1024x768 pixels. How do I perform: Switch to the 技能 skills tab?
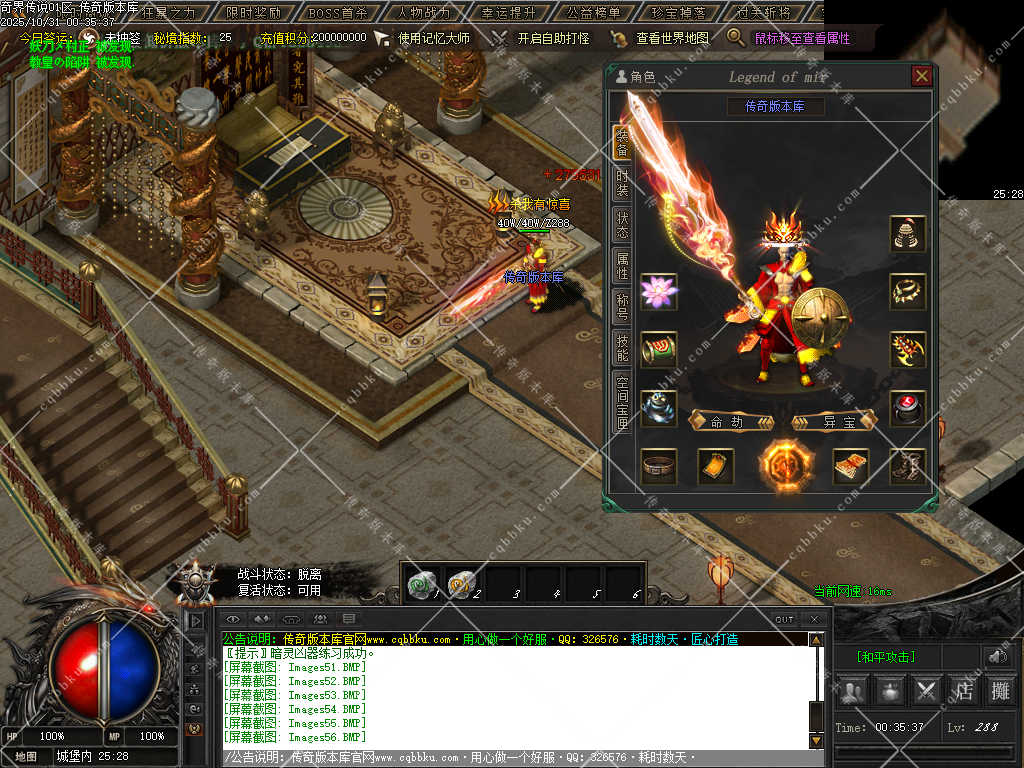pos(622,347)
